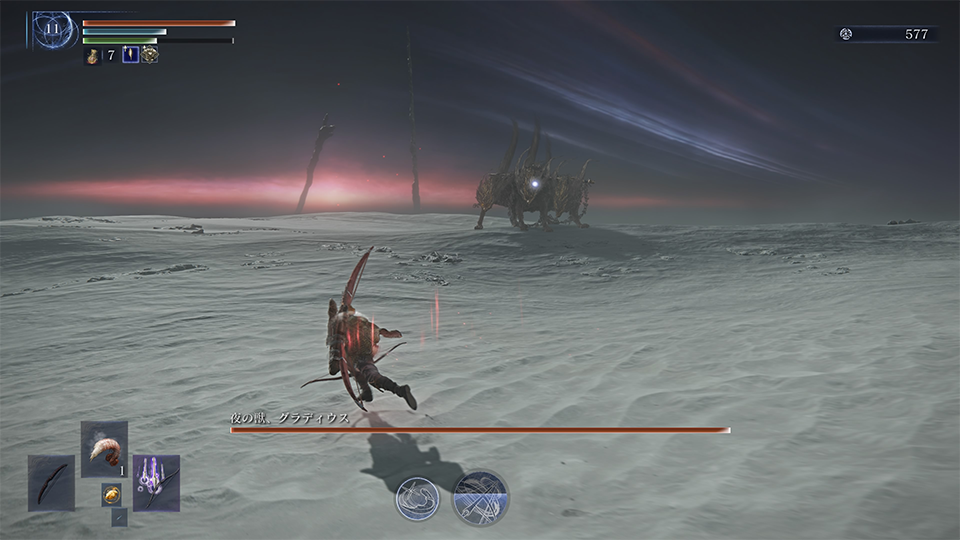Use the shrimp consumable item slot
Screen dimensions: 960x540
point(104,450)
